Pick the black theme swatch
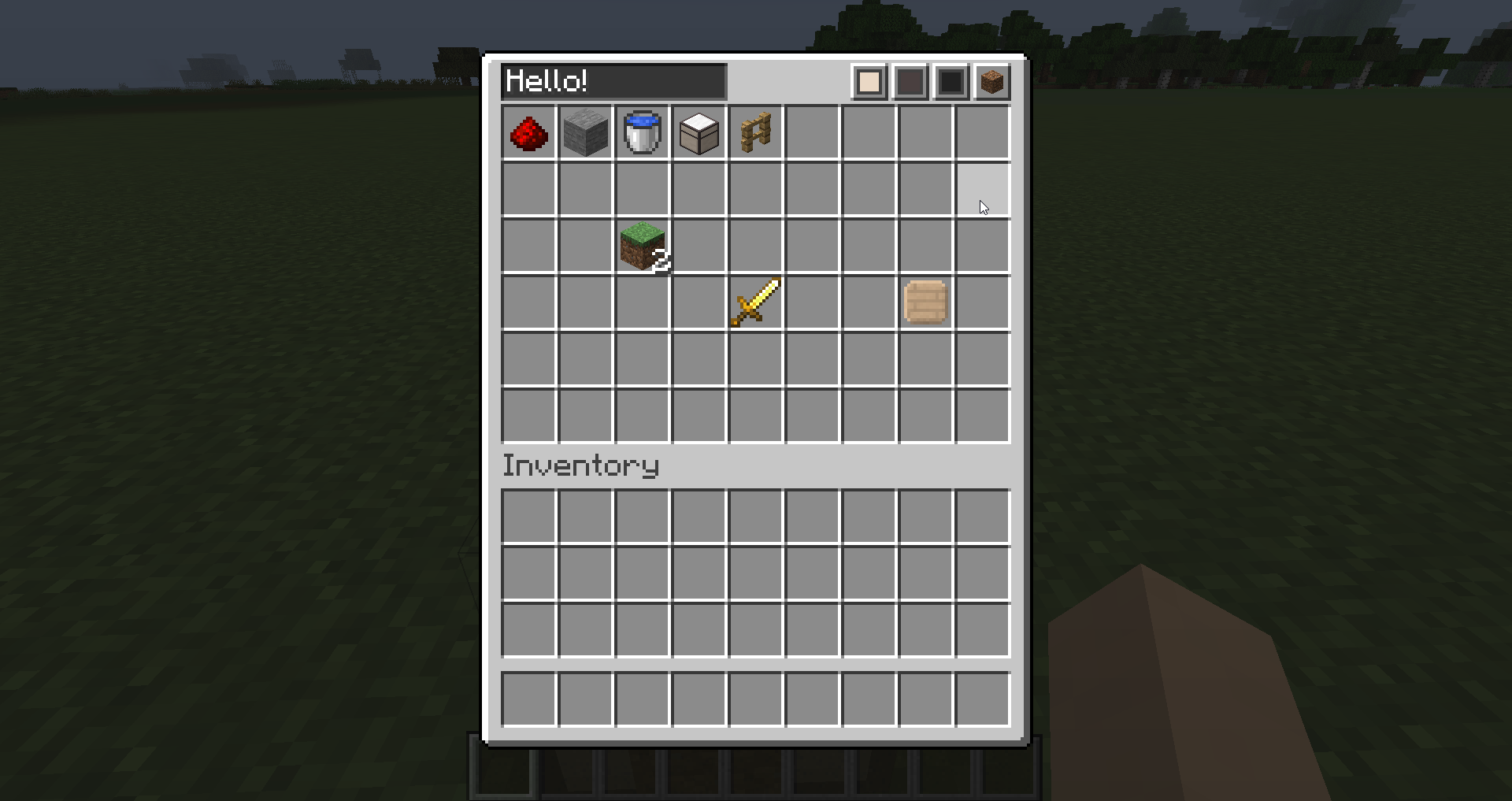1512x801 pixels. pyautogui.click(x=951, y=82)
